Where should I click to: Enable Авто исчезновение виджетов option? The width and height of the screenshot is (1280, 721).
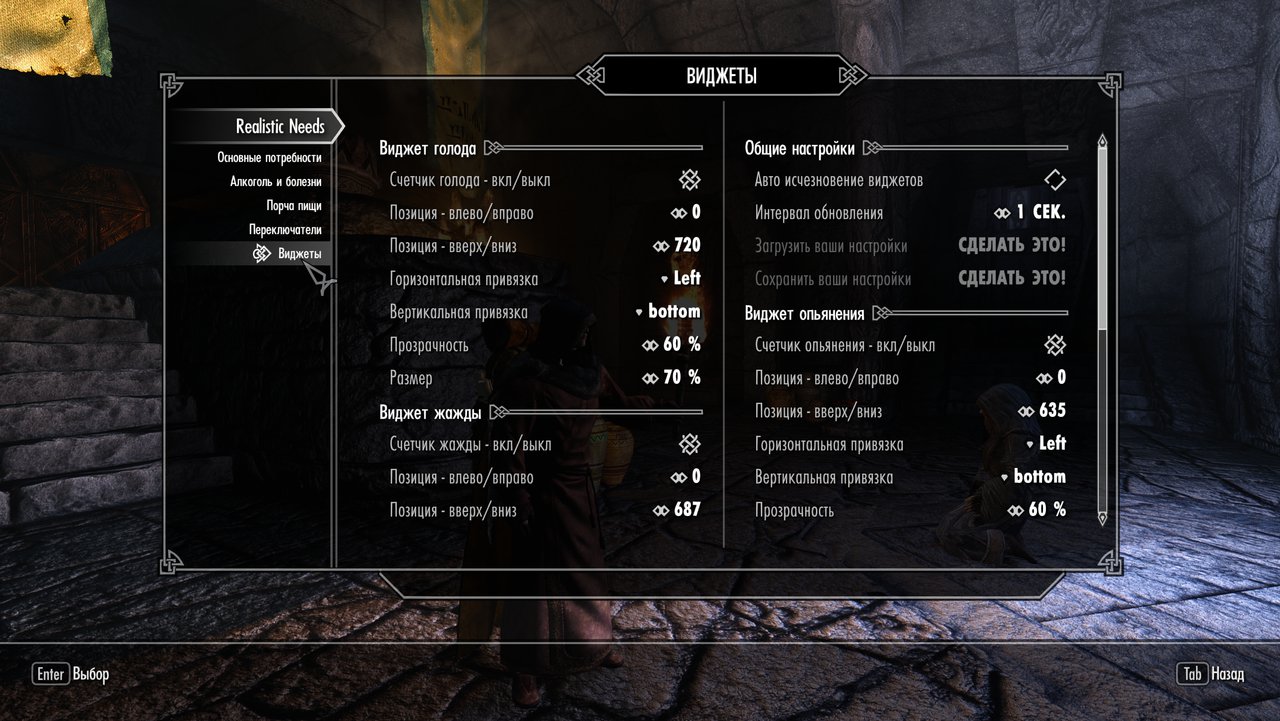click(x=1054, y=180)
